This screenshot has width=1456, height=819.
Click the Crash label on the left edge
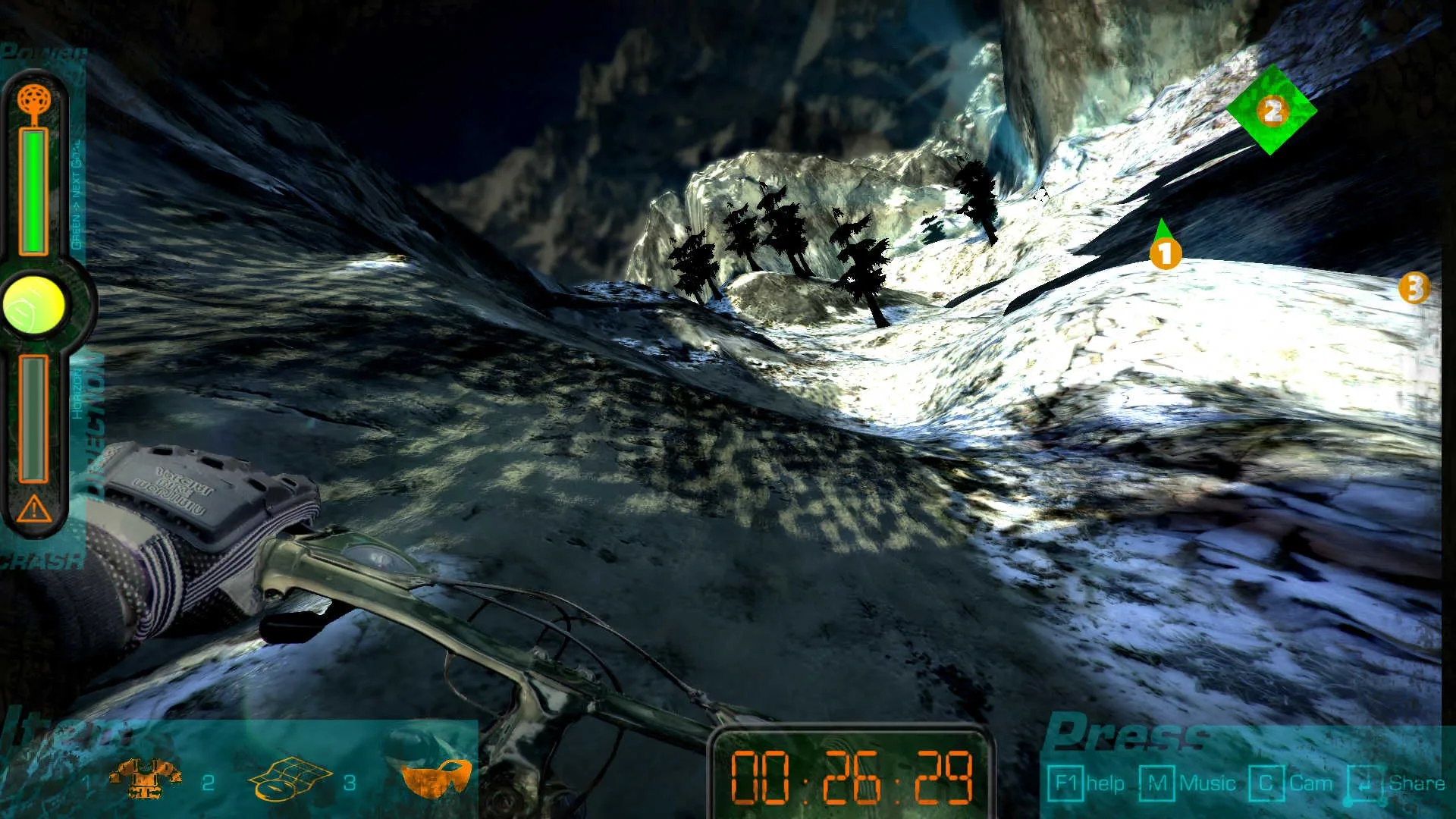tap(38, 562)
